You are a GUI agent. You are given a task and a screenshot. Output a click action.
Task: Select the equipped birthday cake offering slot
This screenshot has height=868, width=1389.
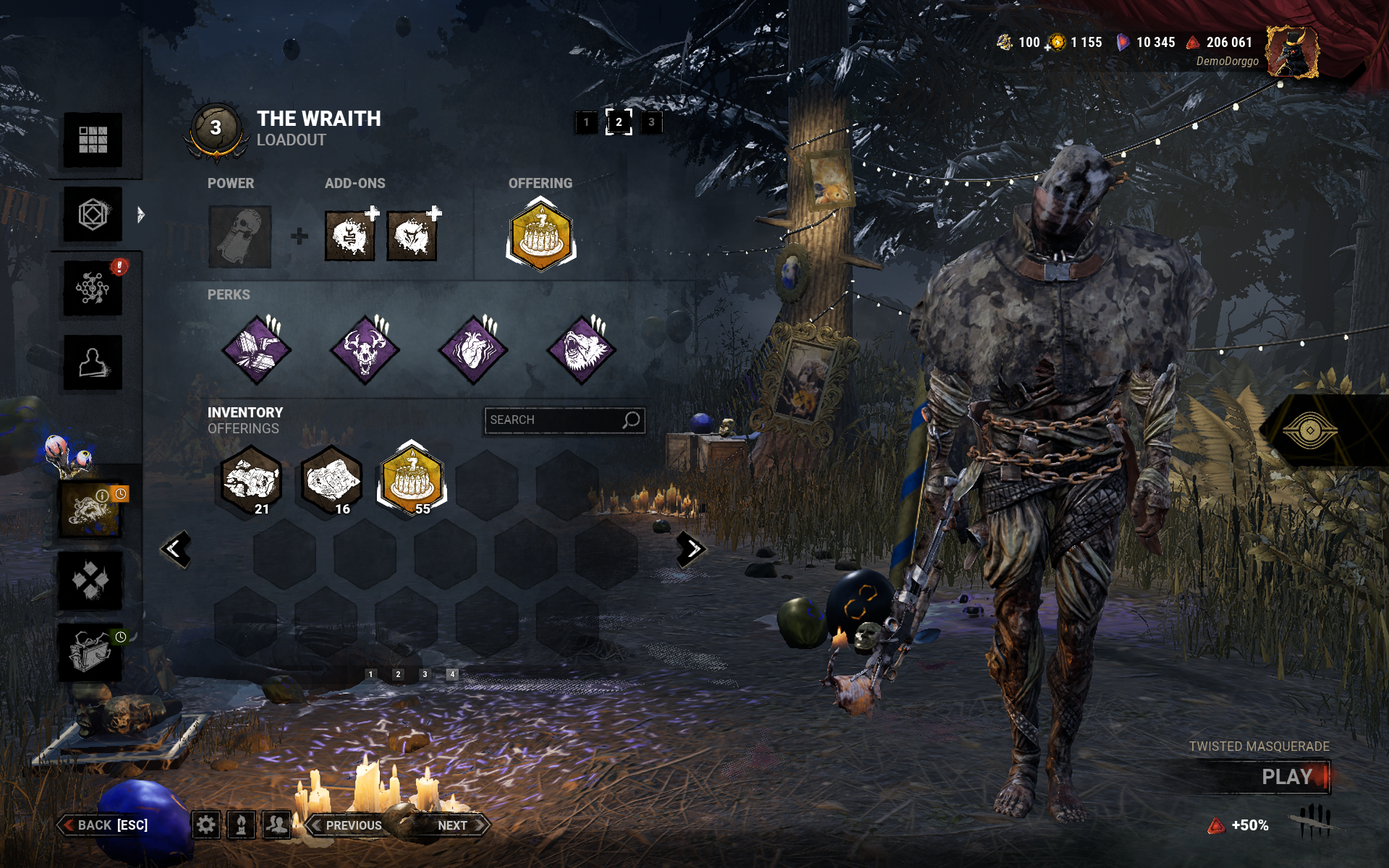tap(540, 235)
